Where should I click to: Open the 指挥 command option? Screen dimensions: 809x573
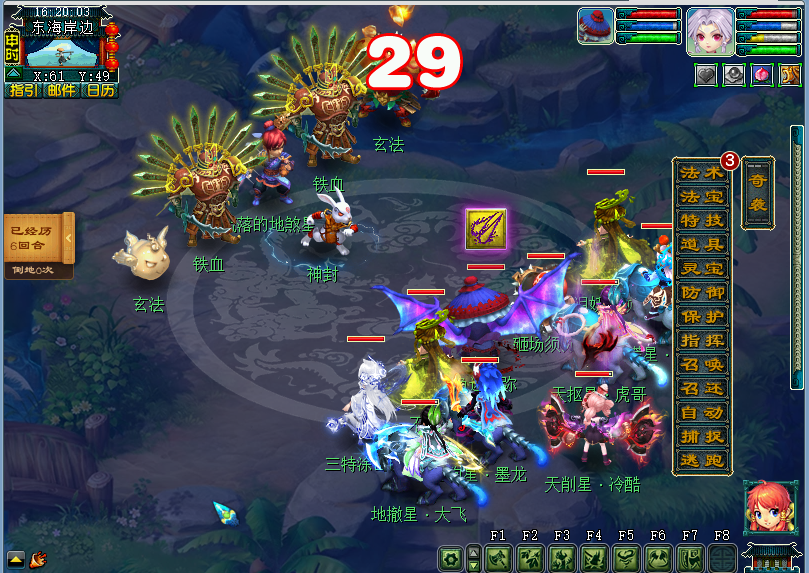[x=701, y=340]
